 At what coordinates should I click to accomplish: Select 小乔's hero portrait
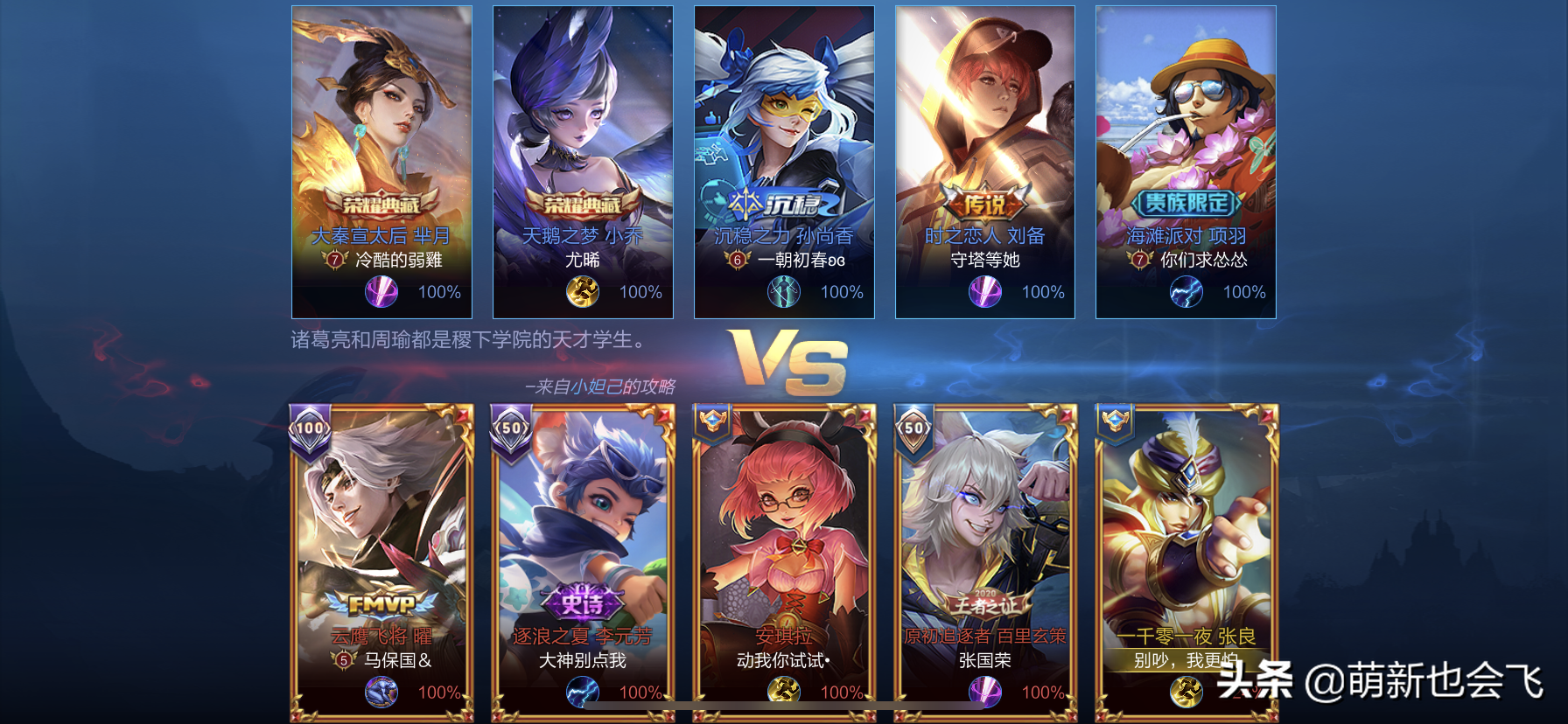point(581,114)
